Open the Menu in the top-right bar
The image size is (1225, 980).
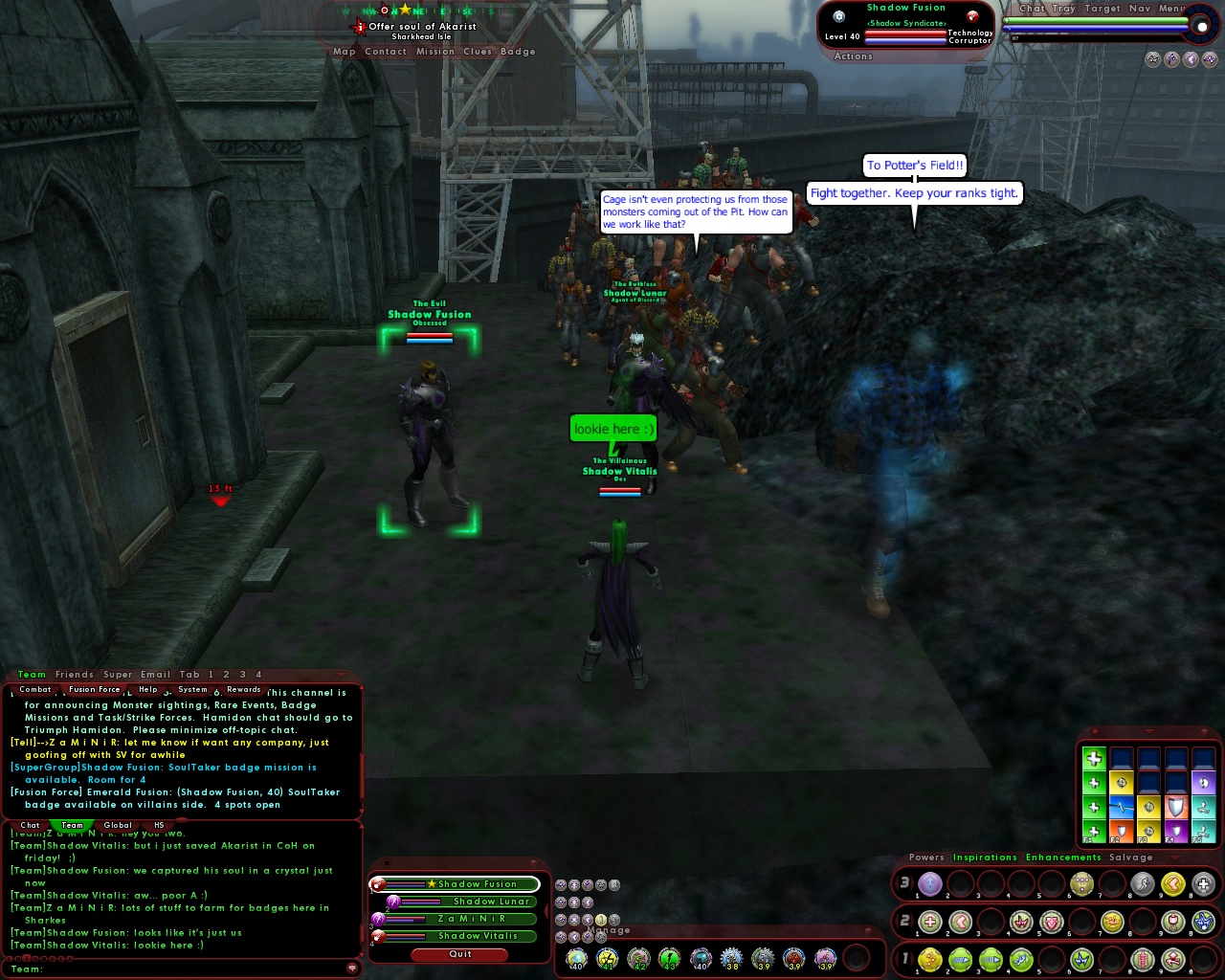[1173, 8]
